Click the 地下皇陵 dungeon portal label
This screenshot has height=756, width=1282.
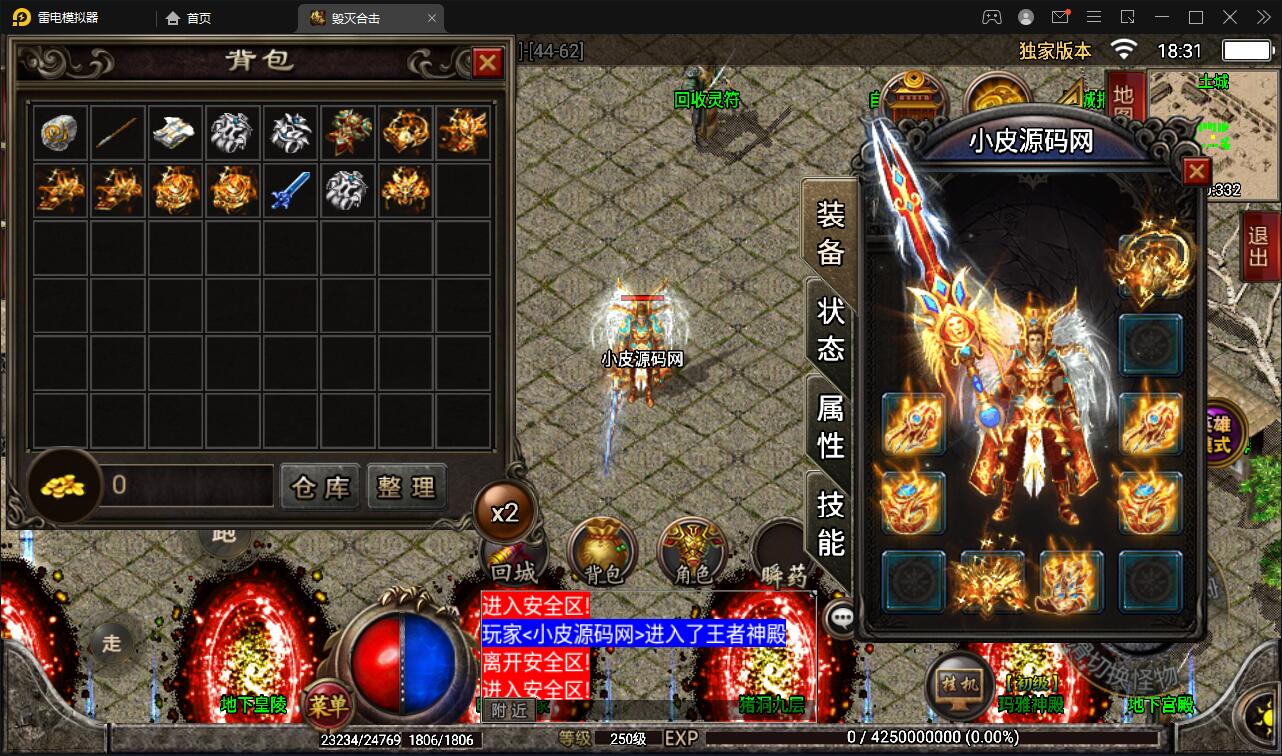pos(252,705)
